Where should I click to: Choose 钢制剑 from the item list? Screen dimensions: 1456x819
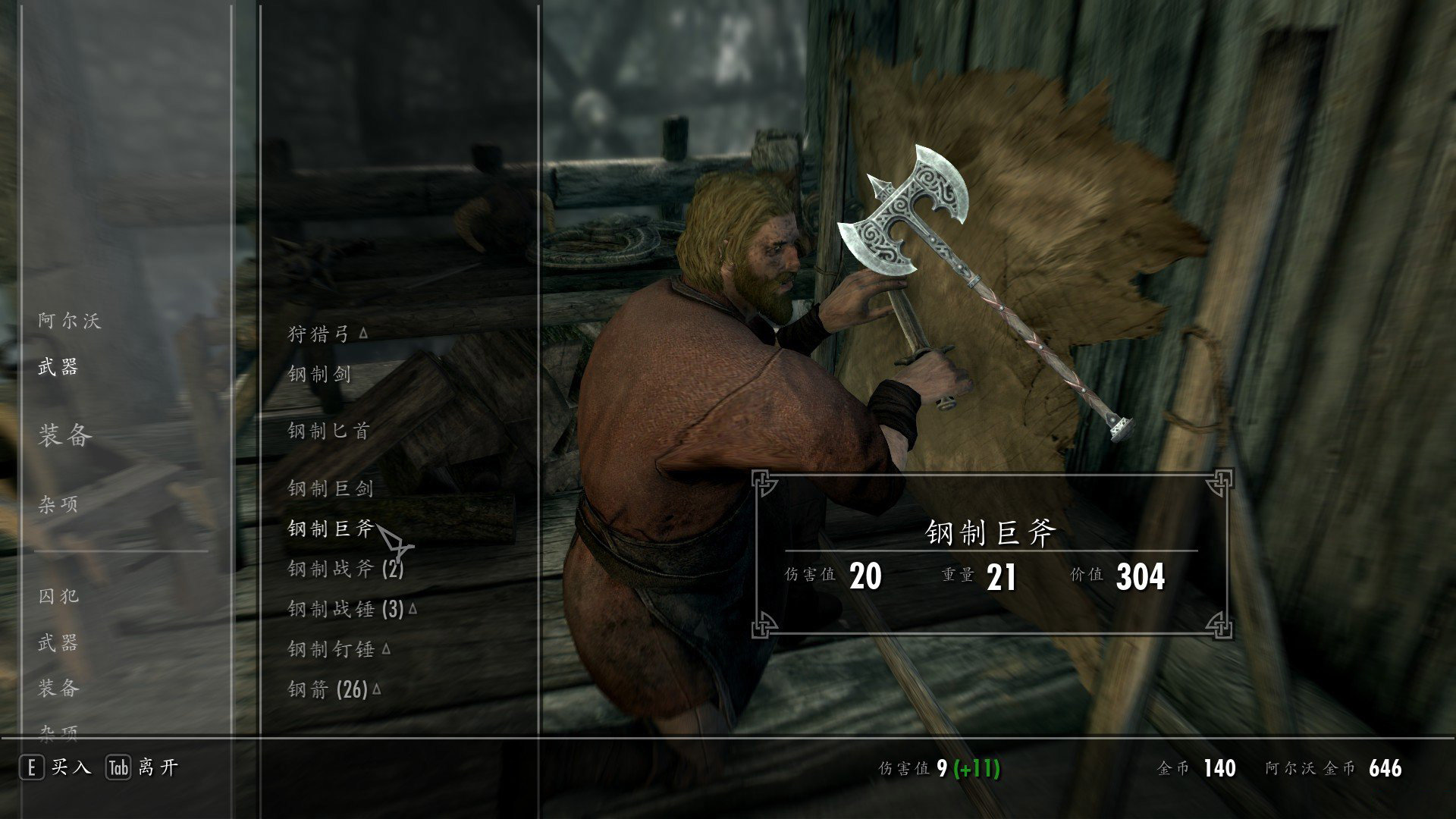coord(319,374)
